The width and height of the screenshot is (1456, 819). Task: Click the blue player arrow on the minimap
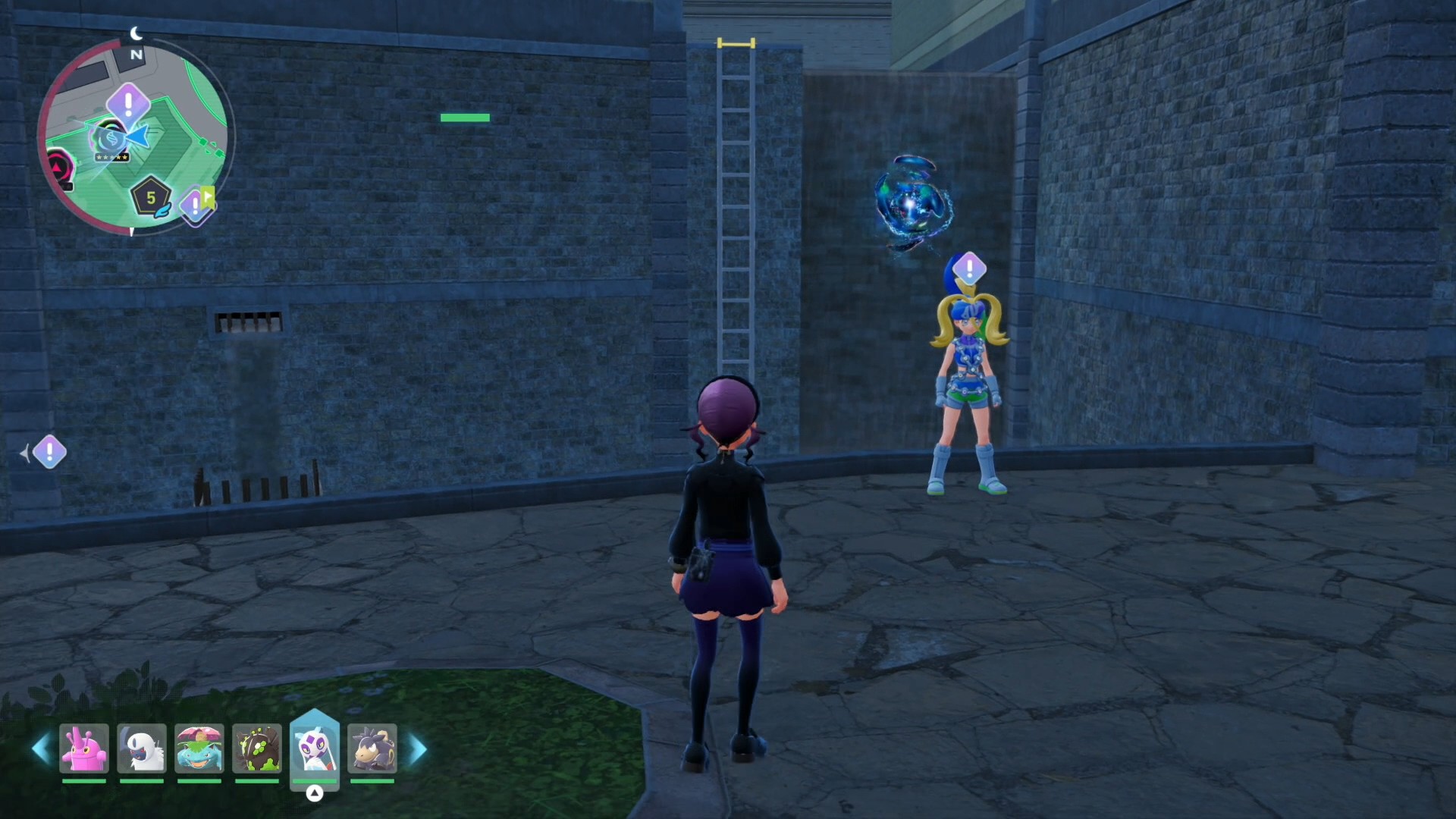137,136
